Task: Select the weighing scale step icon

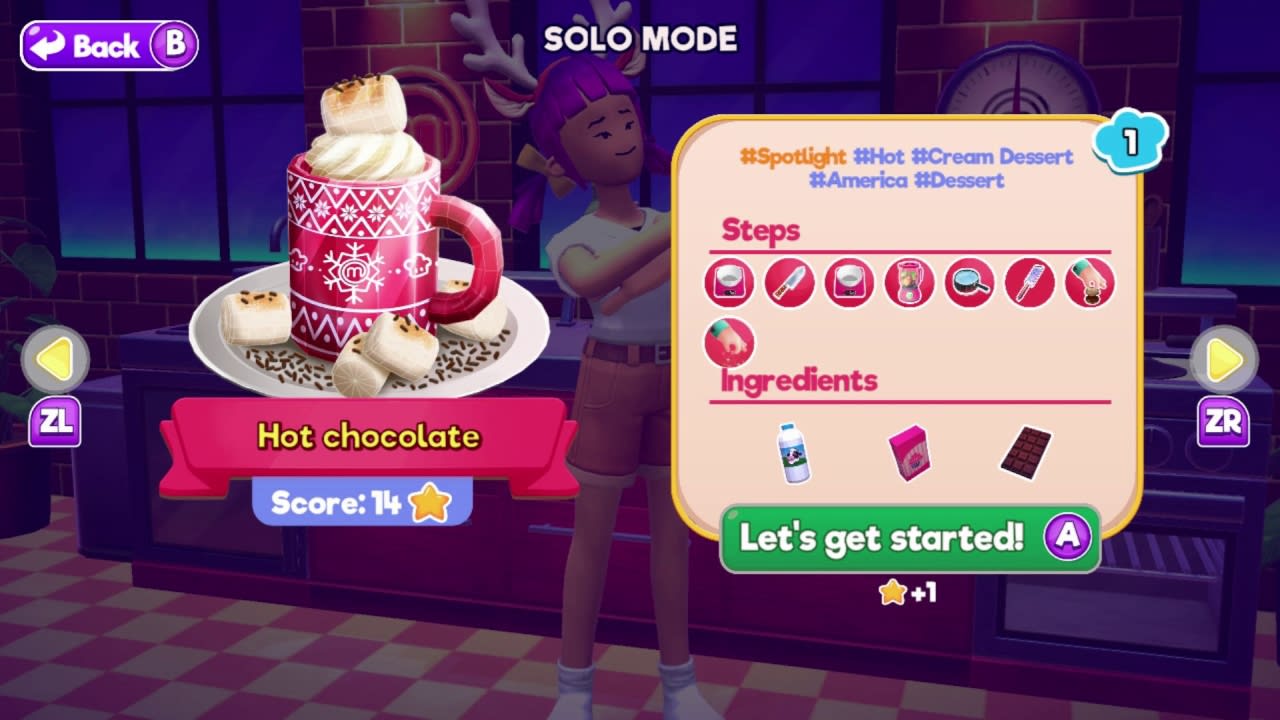Action: 728,283
